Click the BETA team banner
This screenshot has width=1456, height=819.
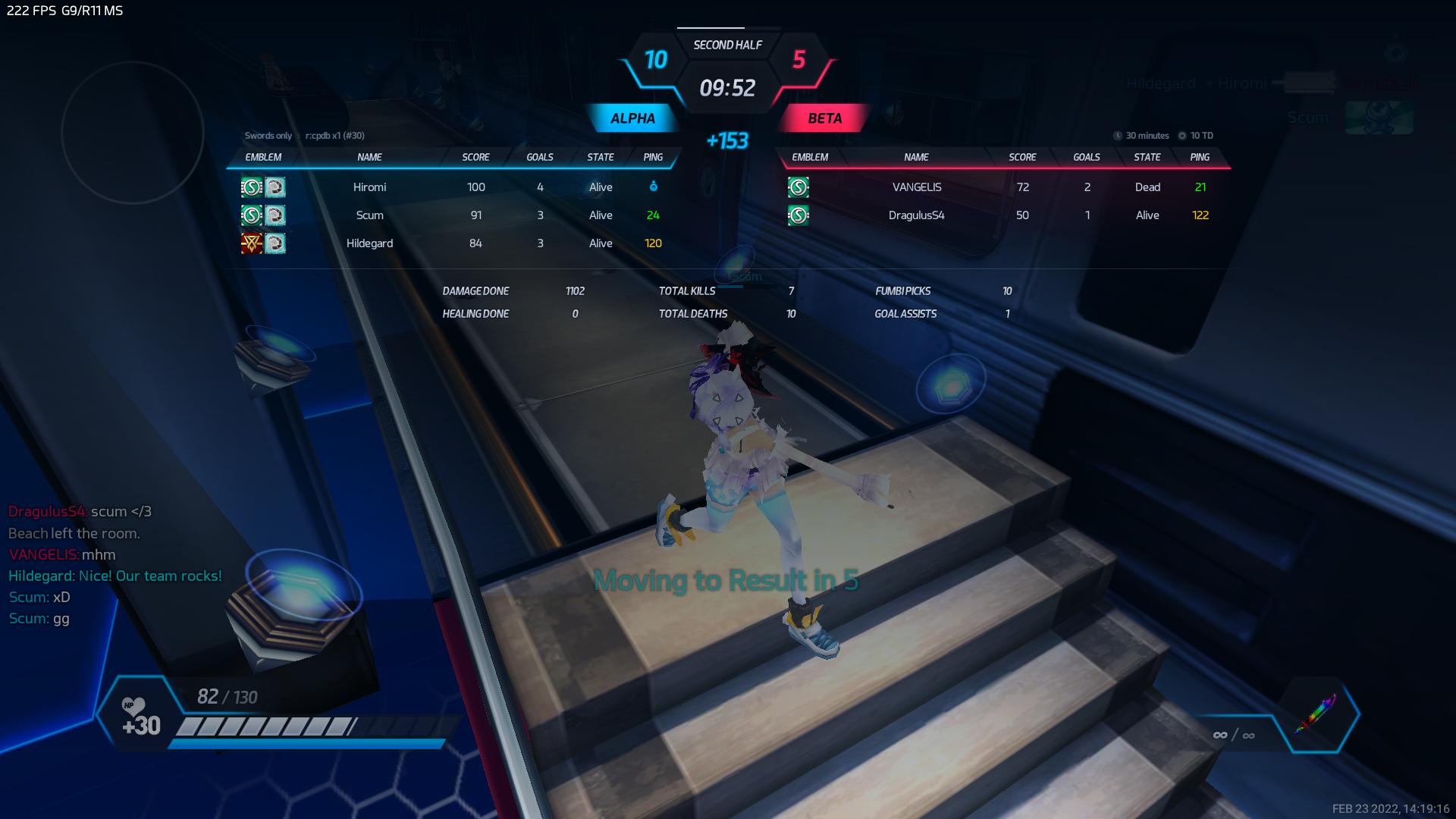[824, 118]
